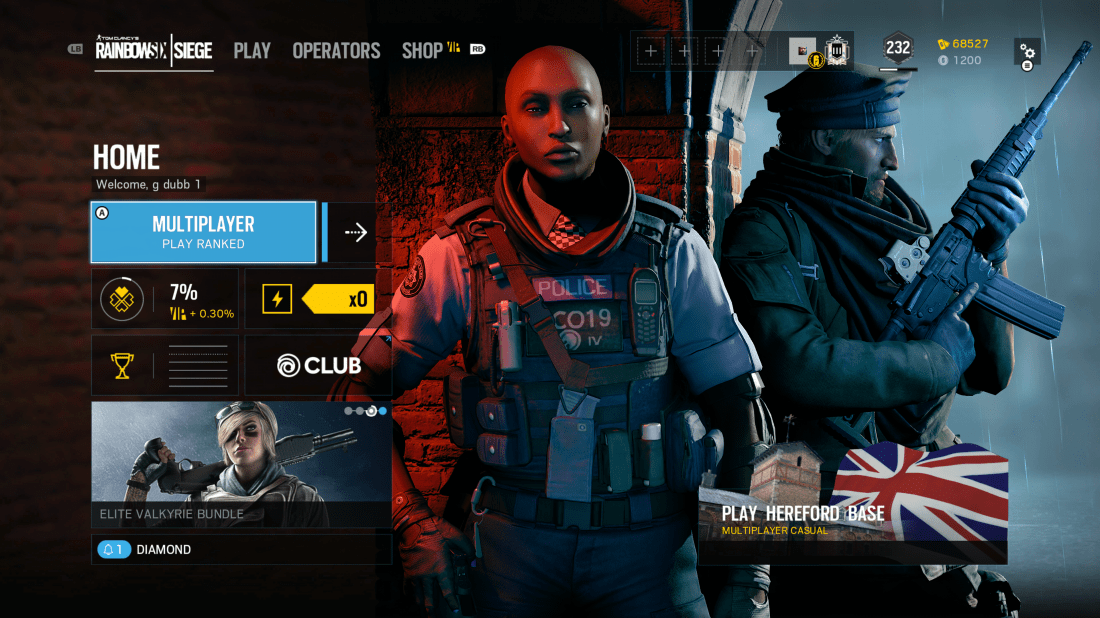Click the renown currency counter
The width and height of the screenshot is (1100, 618).
pyautogui.click(x=964, y=44)
